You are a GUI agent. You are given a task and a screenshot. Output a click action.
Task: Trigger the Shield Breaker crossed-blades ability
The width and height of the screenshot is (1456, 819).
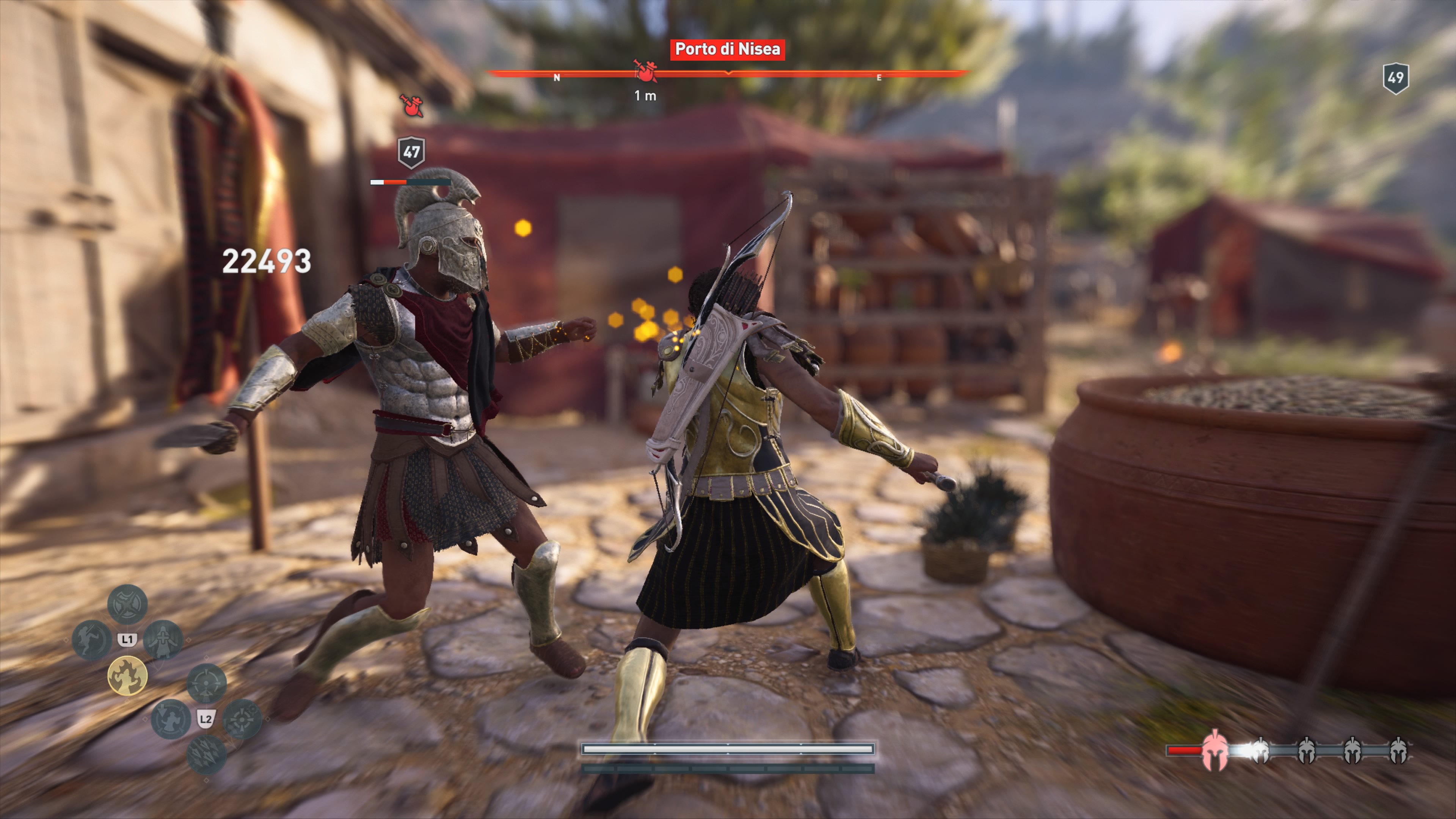(128, 604)
